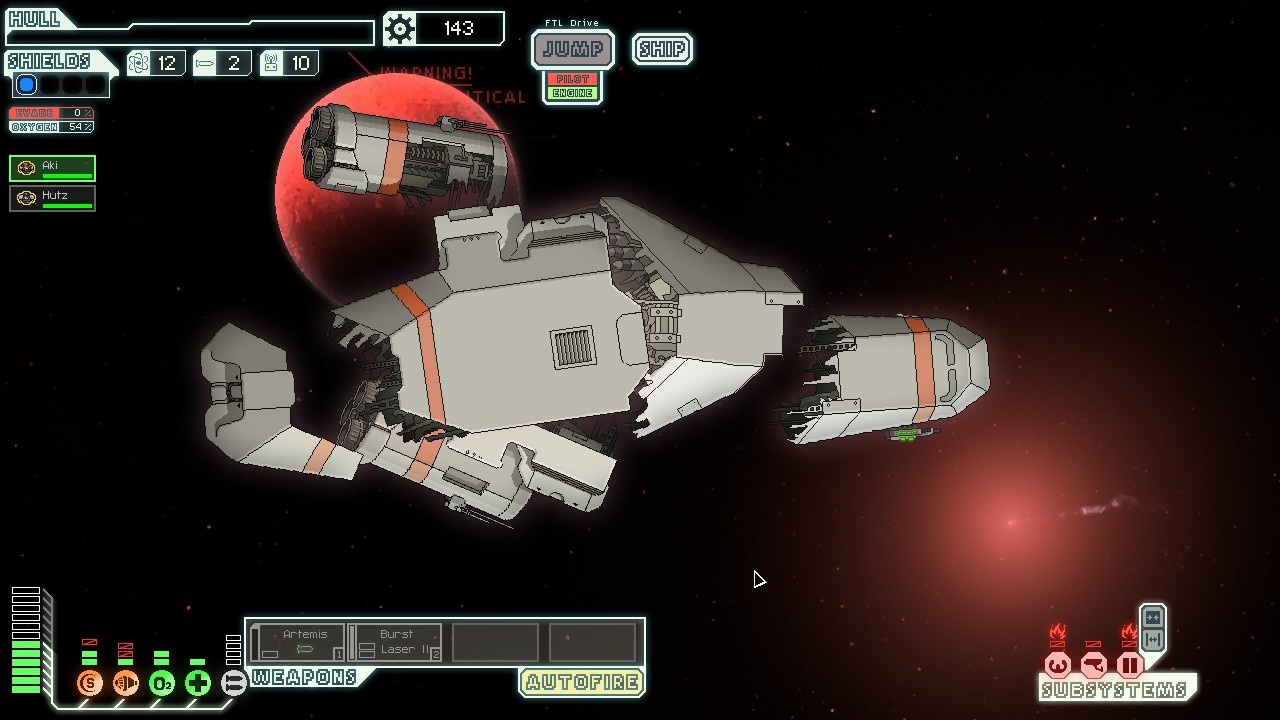Select the Burst Laser II weapon slot
Viewport: 1280px width, 720px height.
[x=397, y=642]
